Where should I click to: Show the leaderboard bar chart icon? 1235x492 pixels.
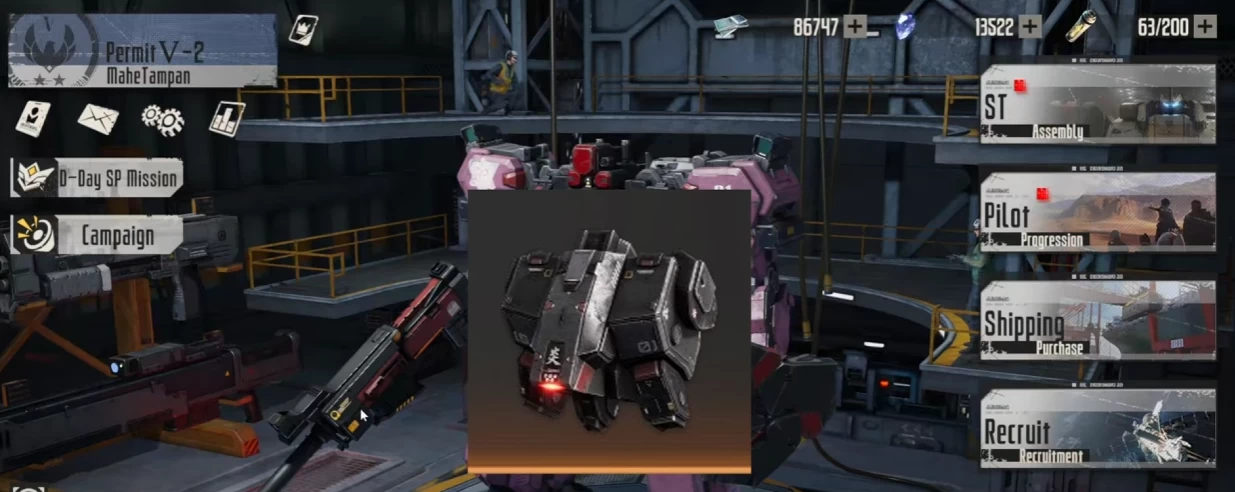[x=227, y=119]
